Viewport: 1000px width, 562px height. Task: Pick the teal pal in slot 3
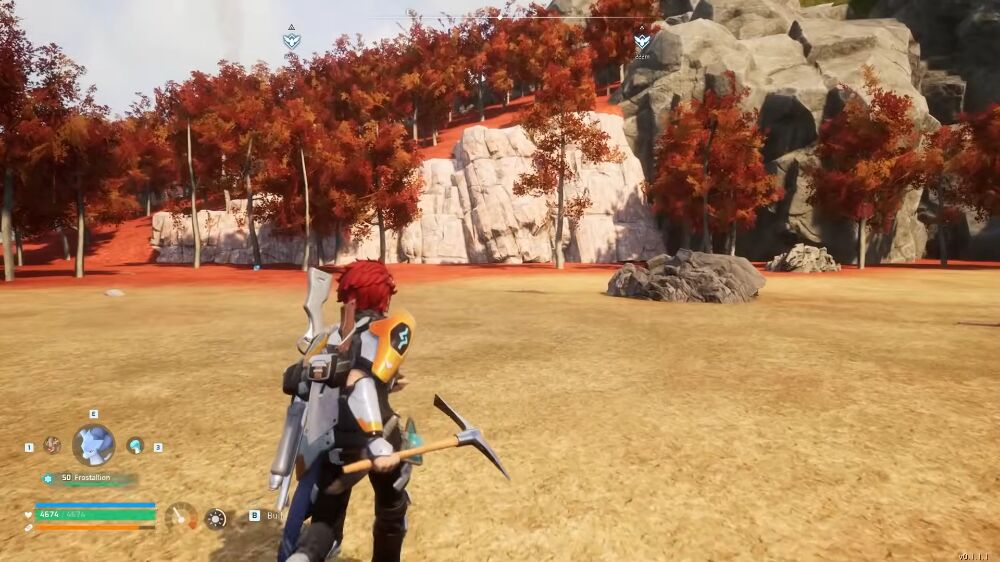tap(135, 446)
